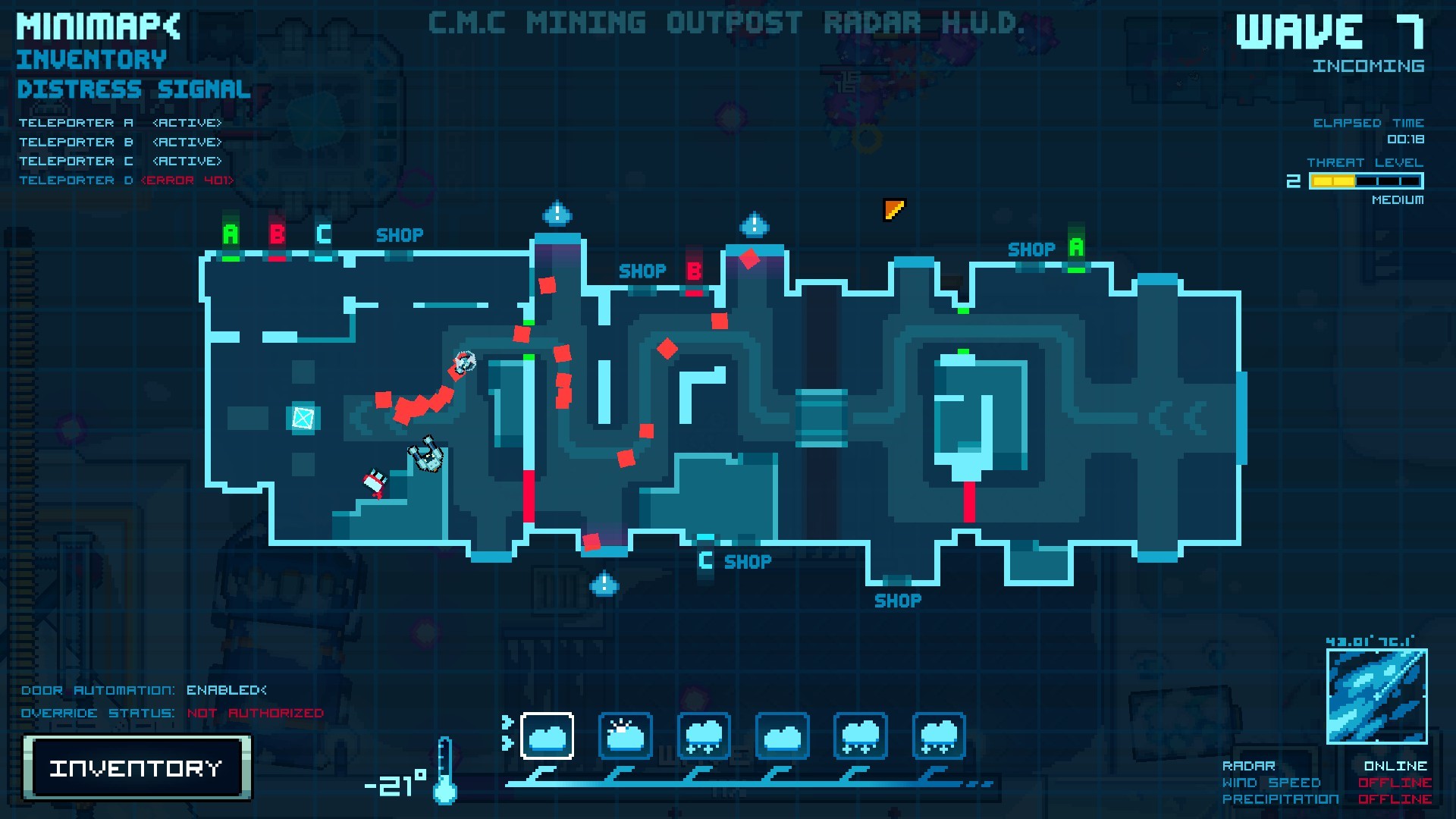The height and width of the screenshot is (819, 1456).
Task: Click the partly sunny forecast icon
Action: [626, 734]
